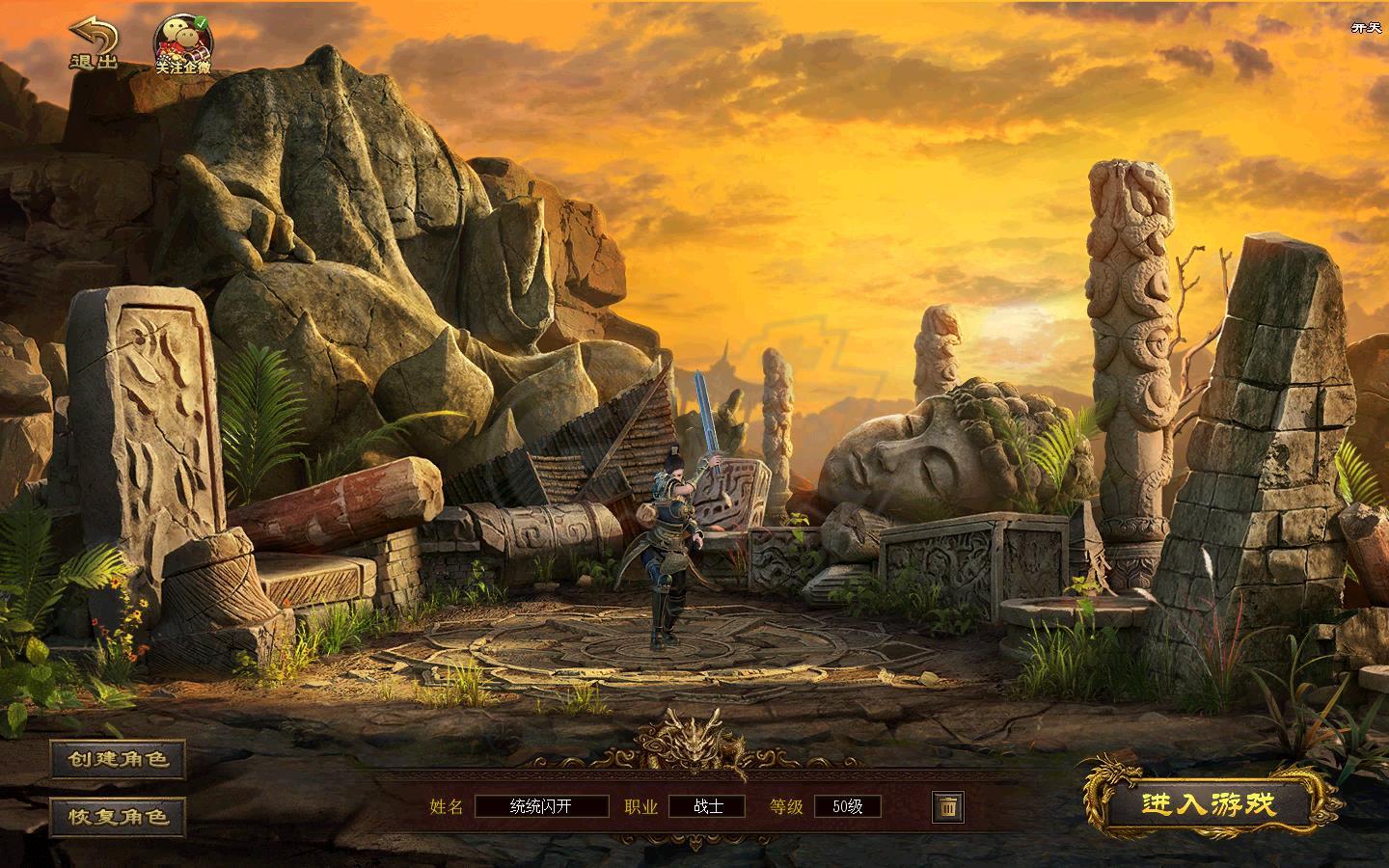The image size is (1389, 868).
Task: Enter the game with 进入游戏
Action: click(x=1209, y=804)
